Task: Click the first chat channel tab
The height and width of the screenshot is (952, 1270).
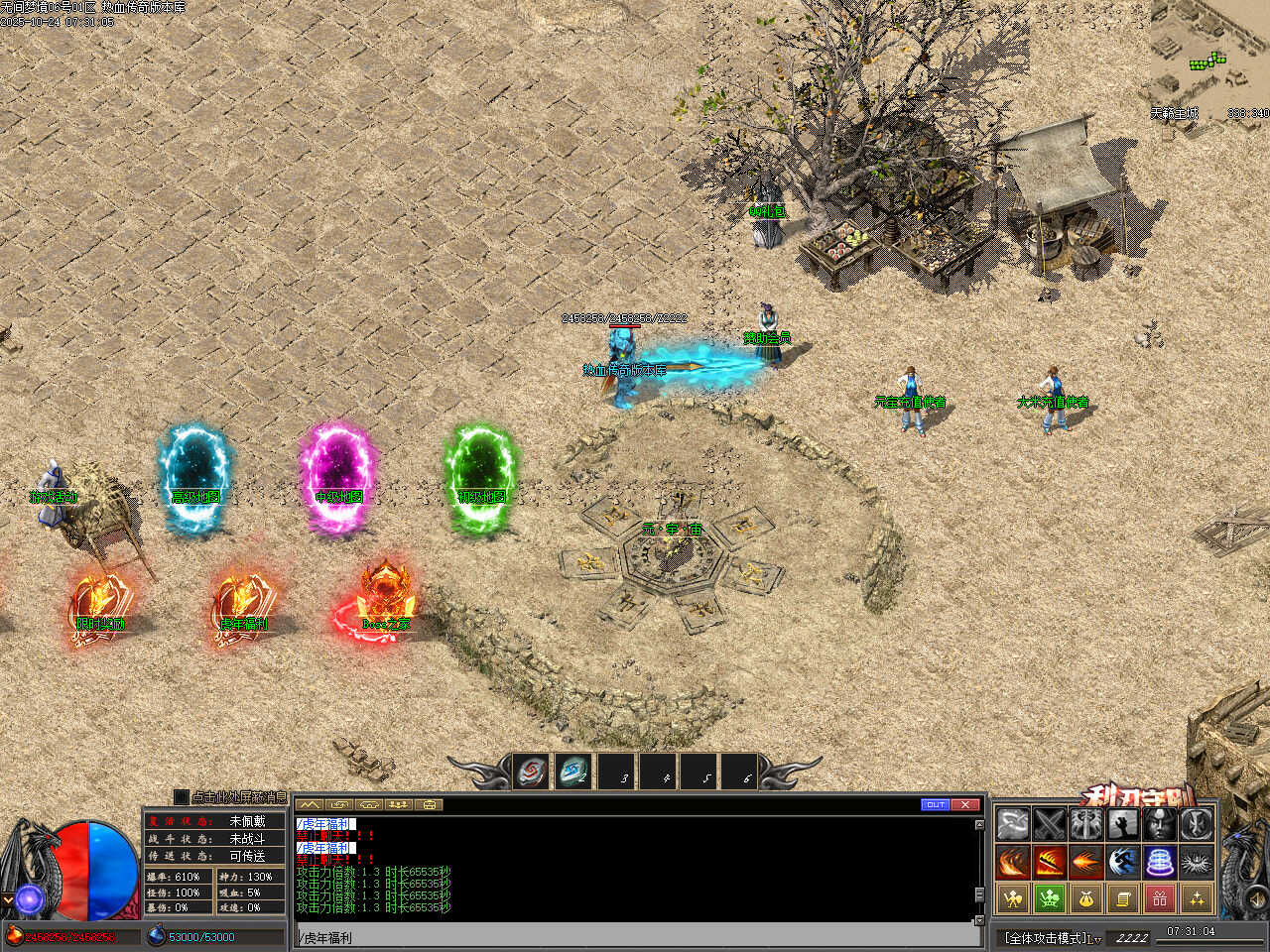Action: click(309, 804)
